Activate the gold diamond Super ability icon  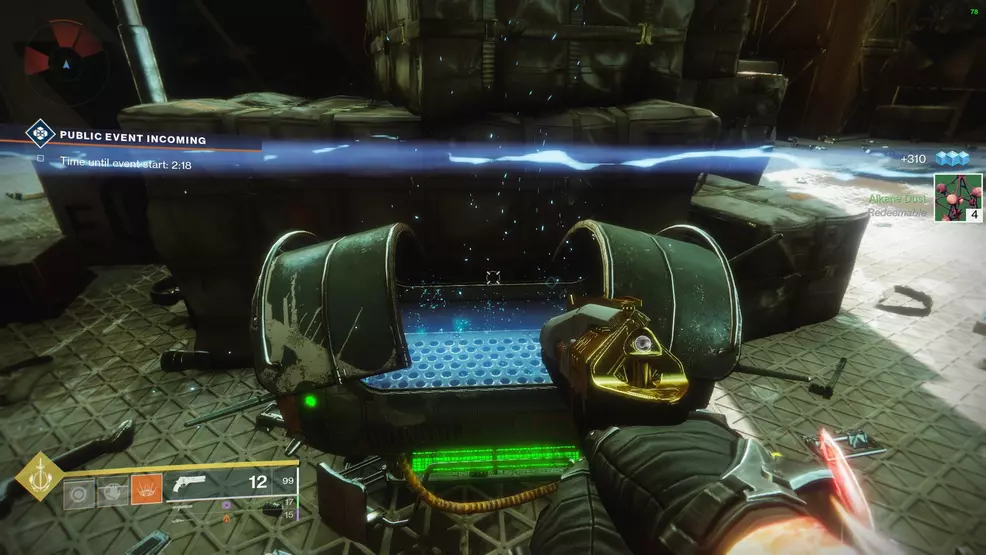(x=39, y=476)
